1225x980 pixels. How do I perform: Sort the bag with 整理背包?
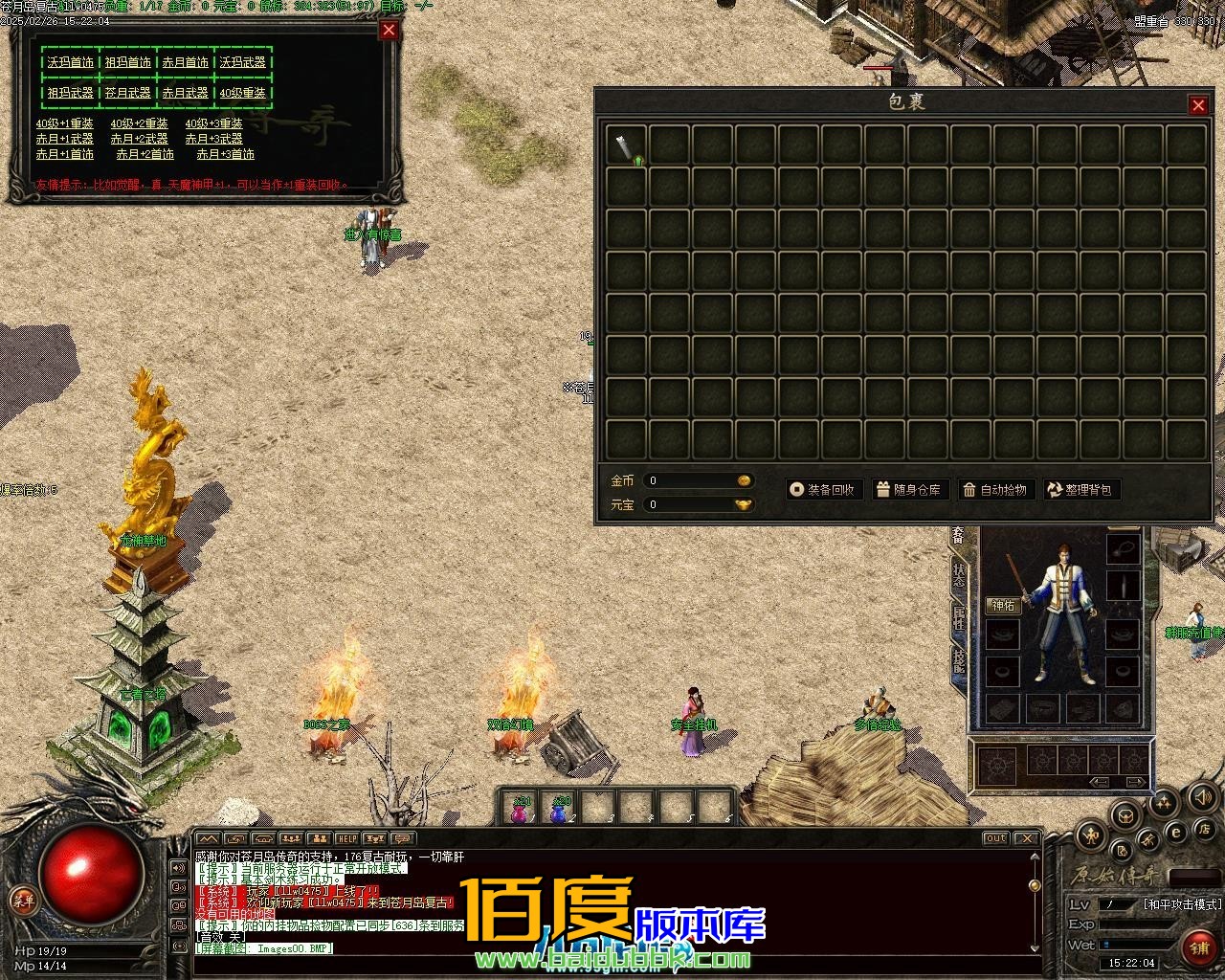click(x=1080, y=490)
